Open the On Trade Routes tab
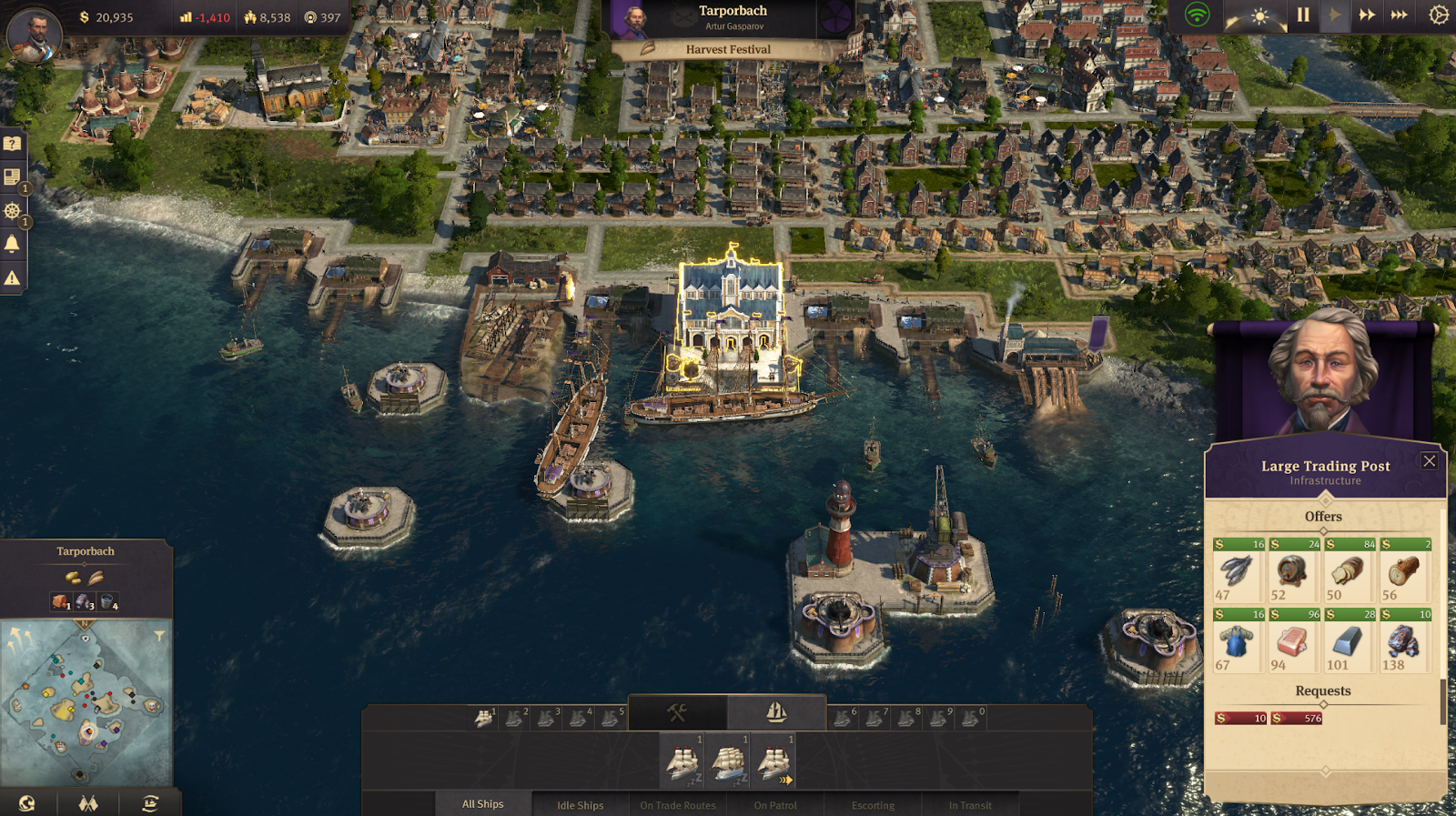1456x816 pixels. point(677,805)
